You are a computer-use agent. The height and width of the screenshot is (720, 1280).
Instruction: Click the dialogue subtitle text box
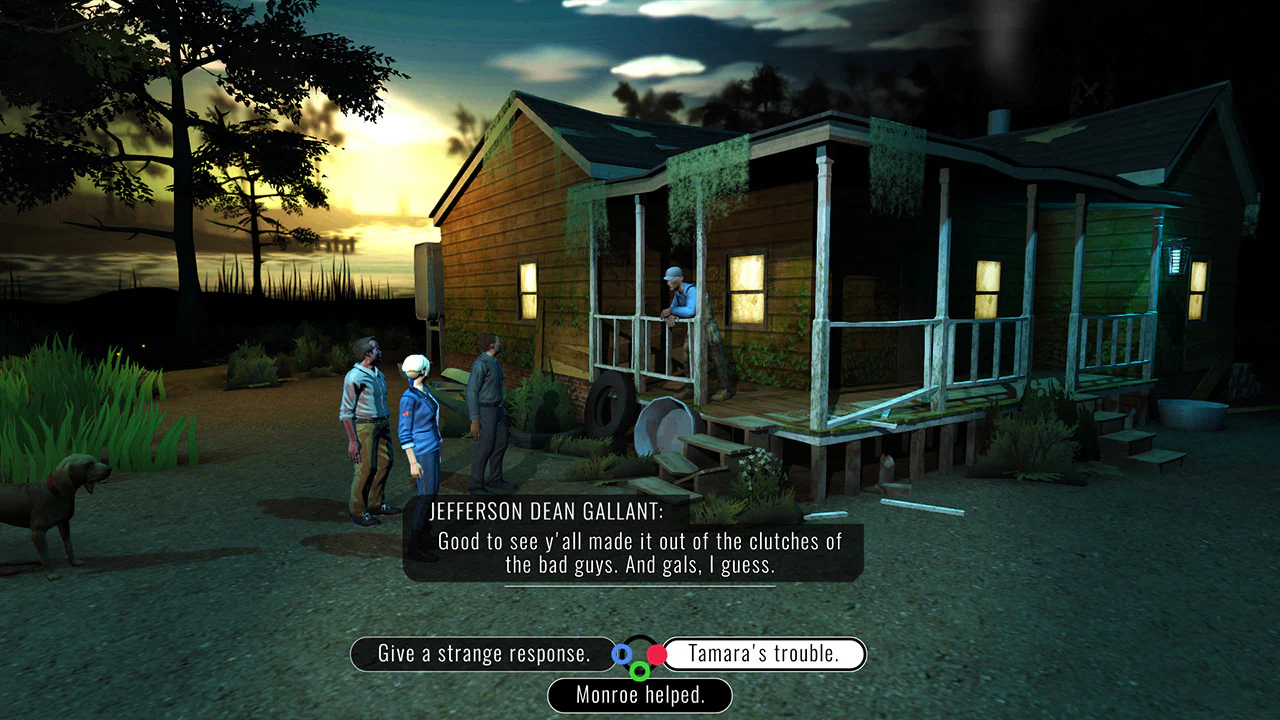(638, 550)
